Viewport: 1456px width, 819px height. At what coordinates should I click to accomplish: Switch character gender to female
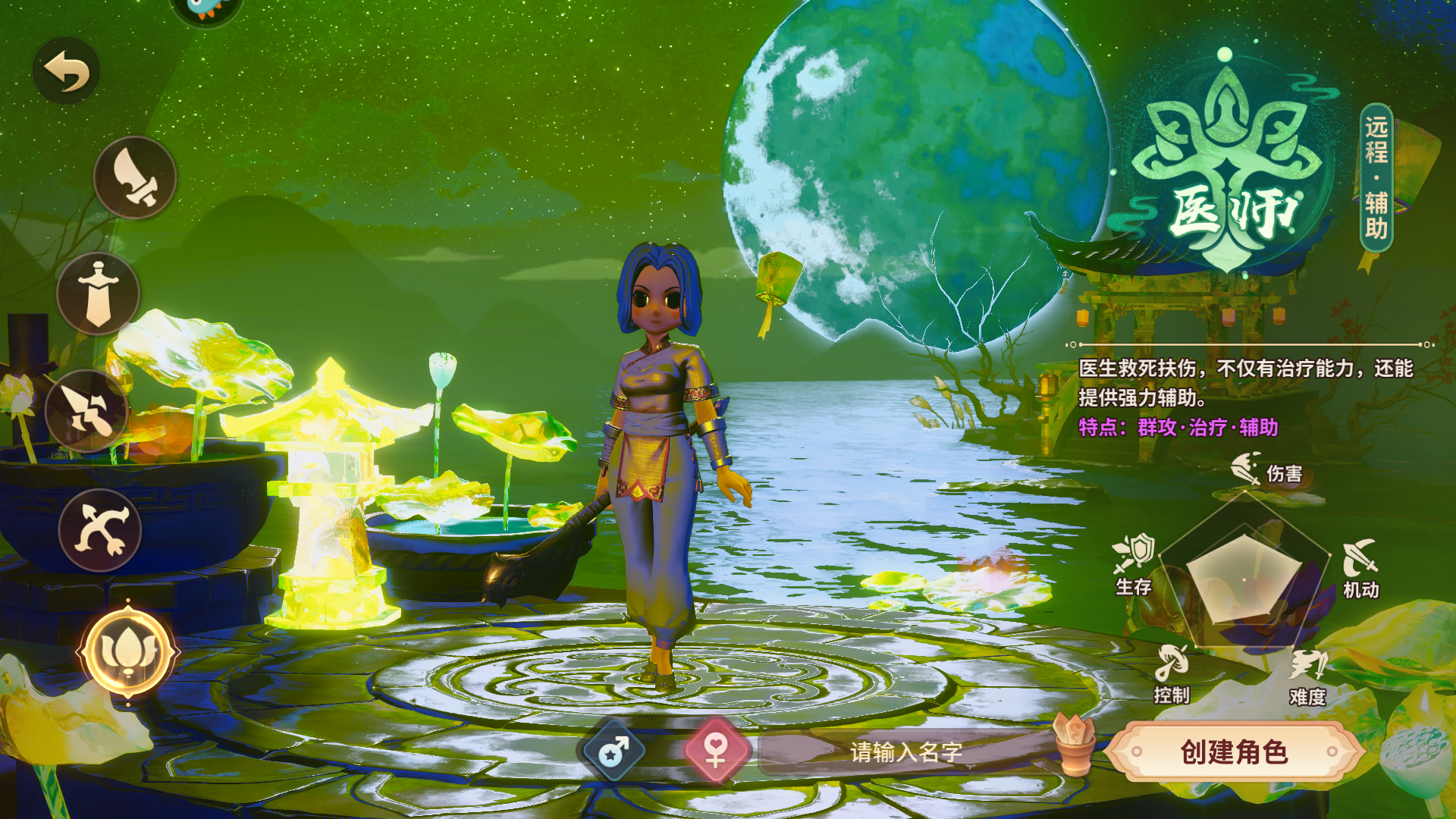pos(716,751)
